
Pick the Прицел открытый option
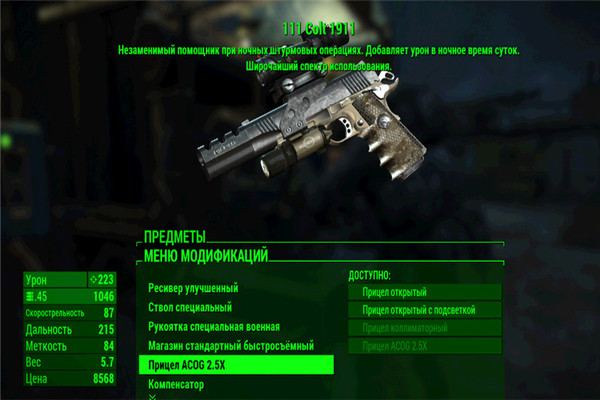point(424,292)
